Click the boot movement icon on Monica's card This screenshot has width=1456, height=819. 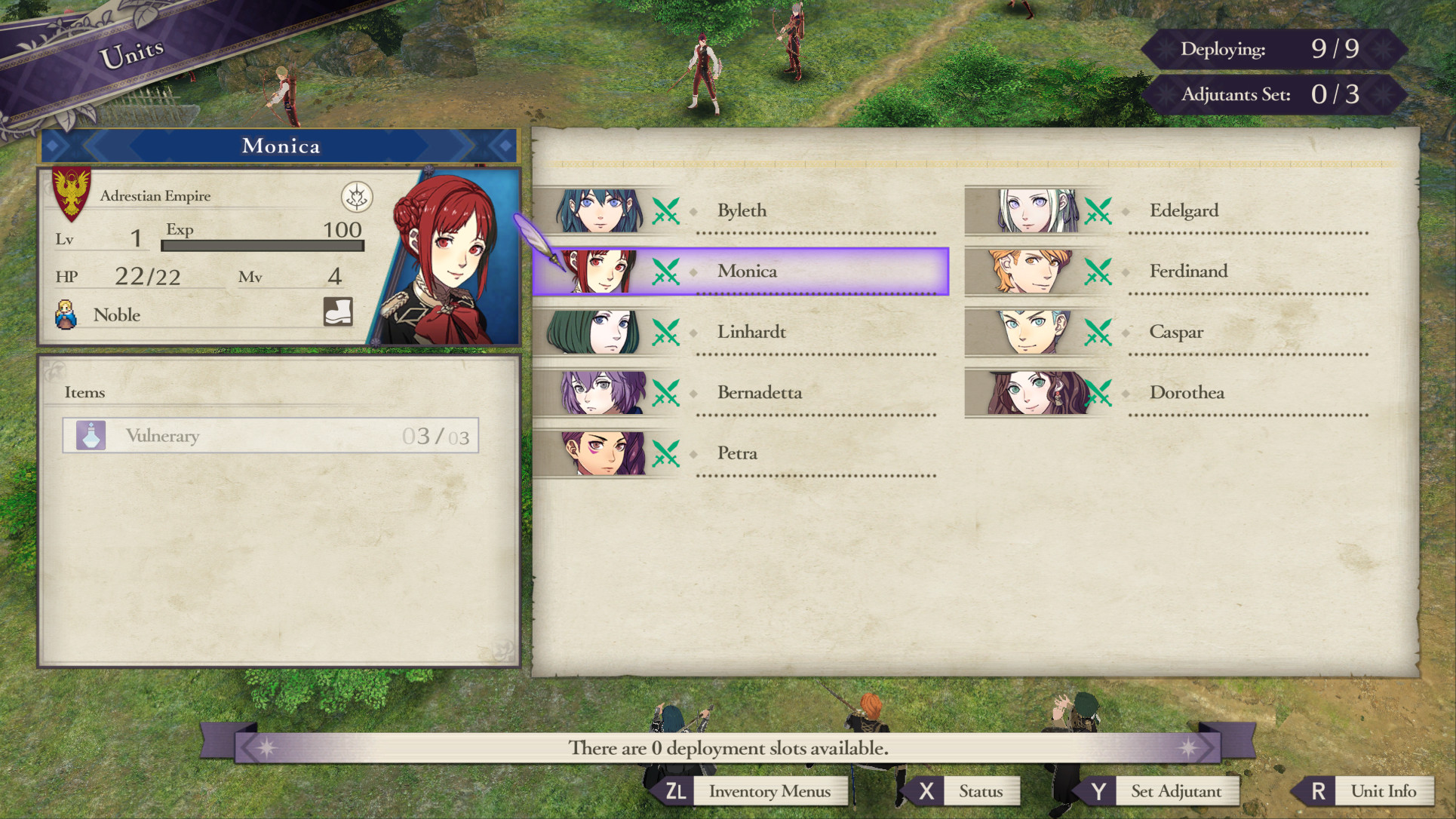pos(337,314)
